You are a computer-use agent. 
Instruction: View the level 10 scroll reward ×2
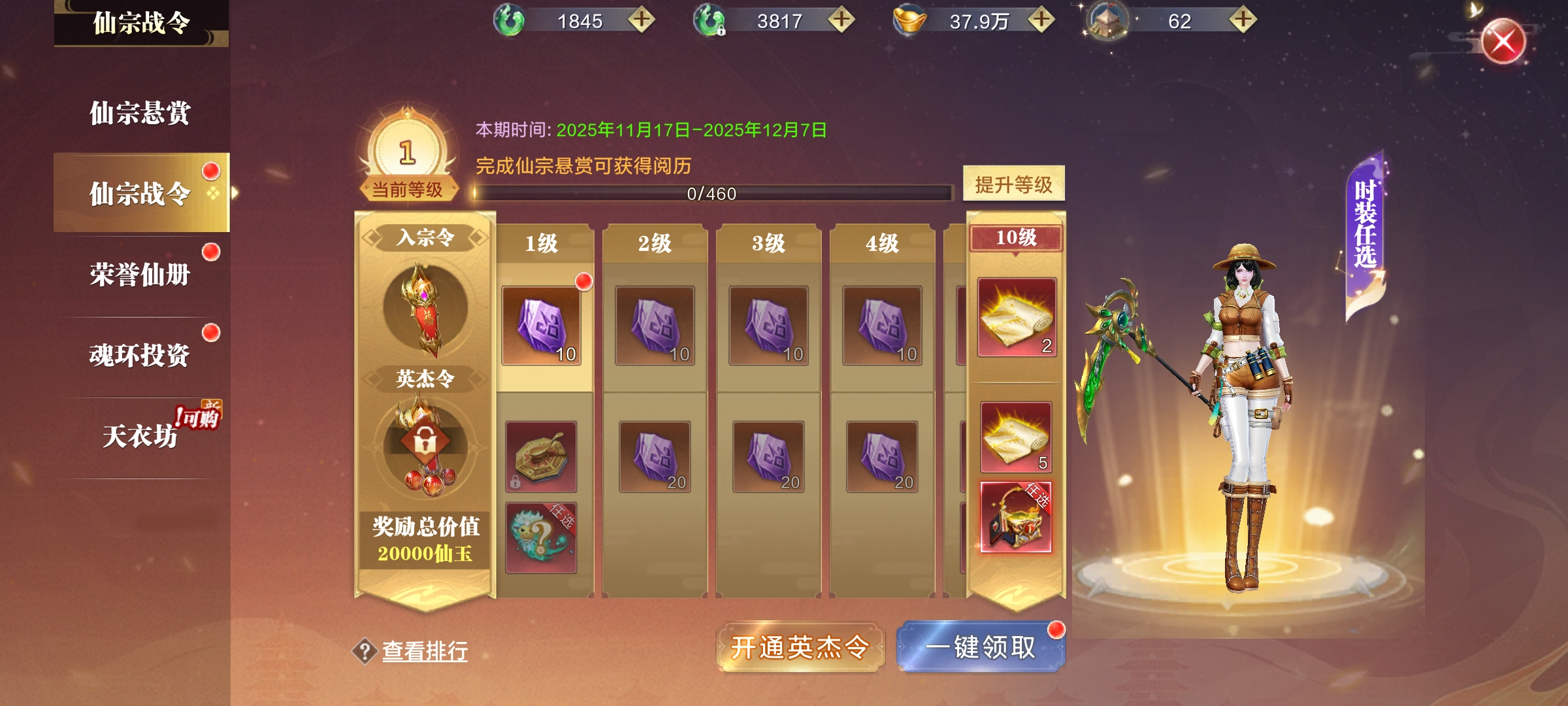[x=1017, y=318]
